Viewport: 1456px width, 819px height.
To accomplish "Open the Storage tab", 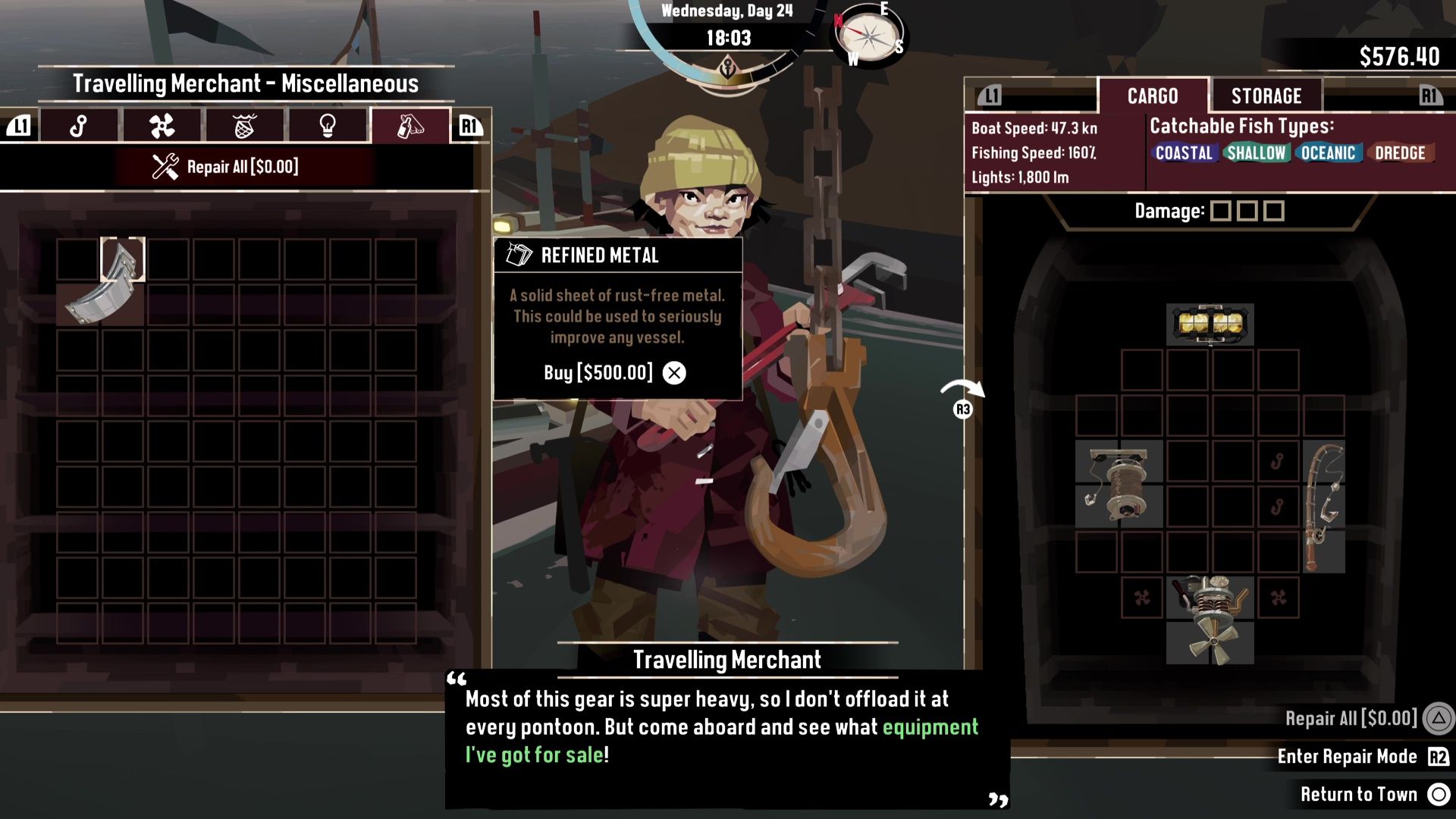I will pyautogui.click(x=1266, y=96).
